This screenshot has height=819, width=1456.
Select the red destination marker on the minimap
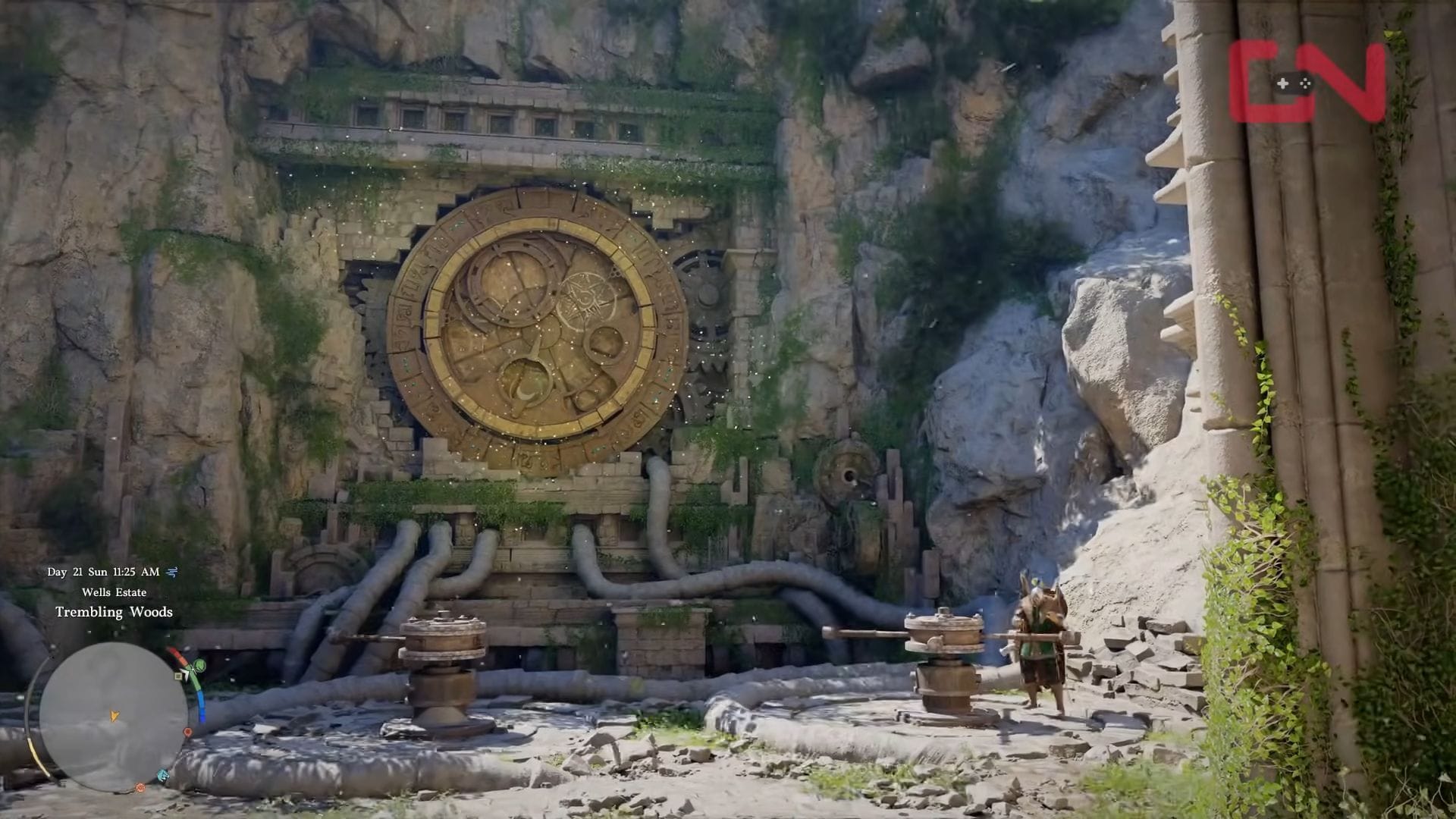[x=188, y=732]
